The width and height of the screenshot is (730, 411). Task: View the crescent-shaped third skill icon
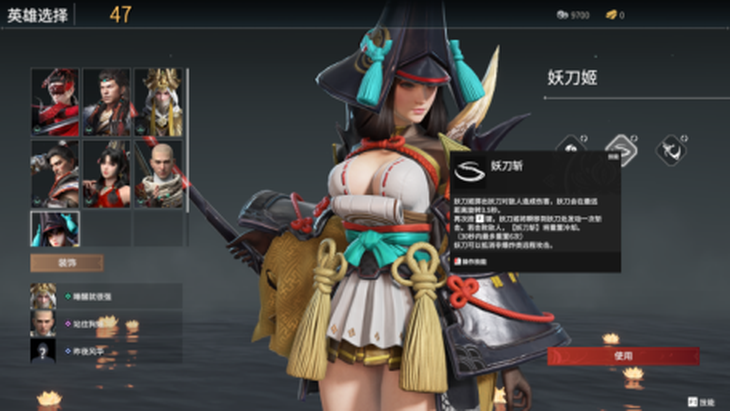[670, 150]
